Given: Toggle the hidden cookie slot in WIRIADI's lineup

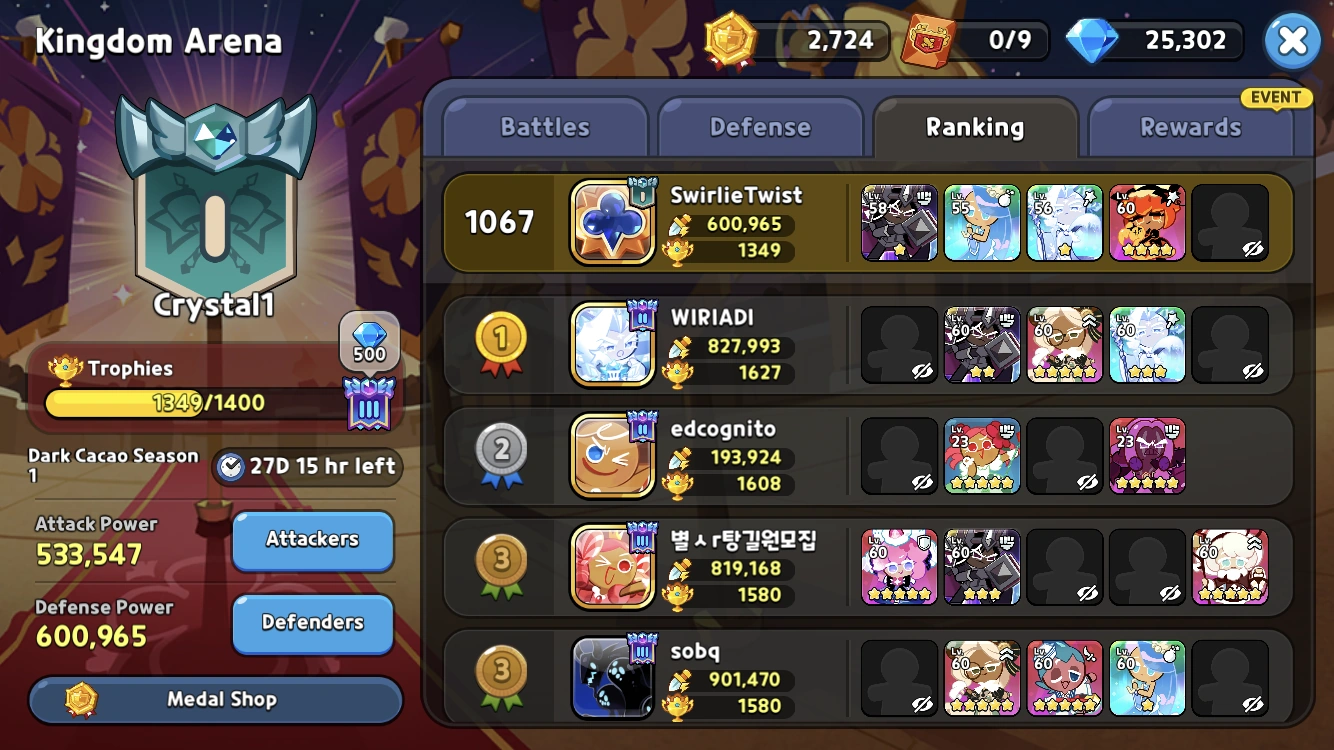Looking at the screenshot, I should 898,345.
